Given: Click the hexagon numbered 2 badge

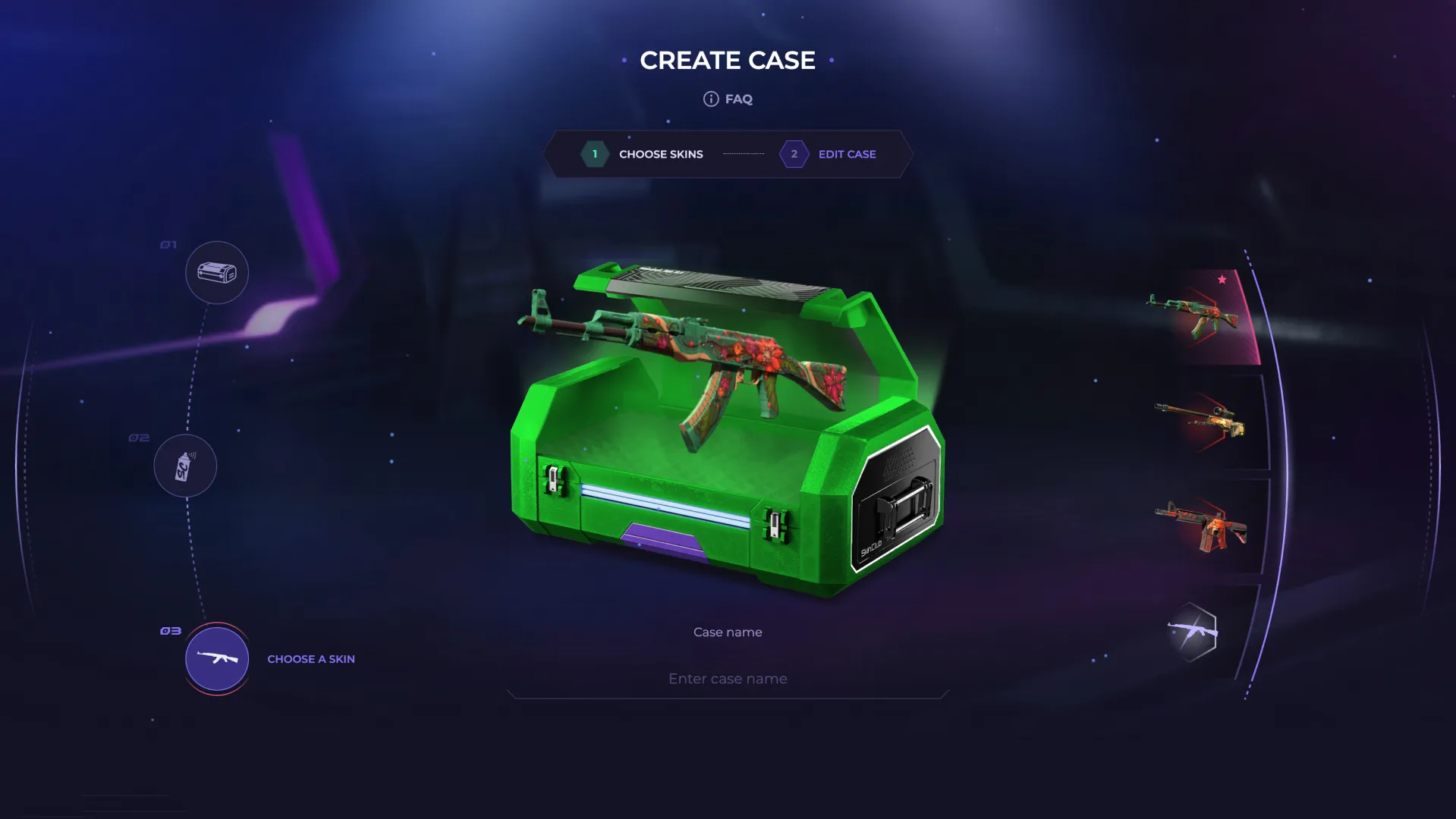Looking at the screenshot, I should click(x=794, y=154).
